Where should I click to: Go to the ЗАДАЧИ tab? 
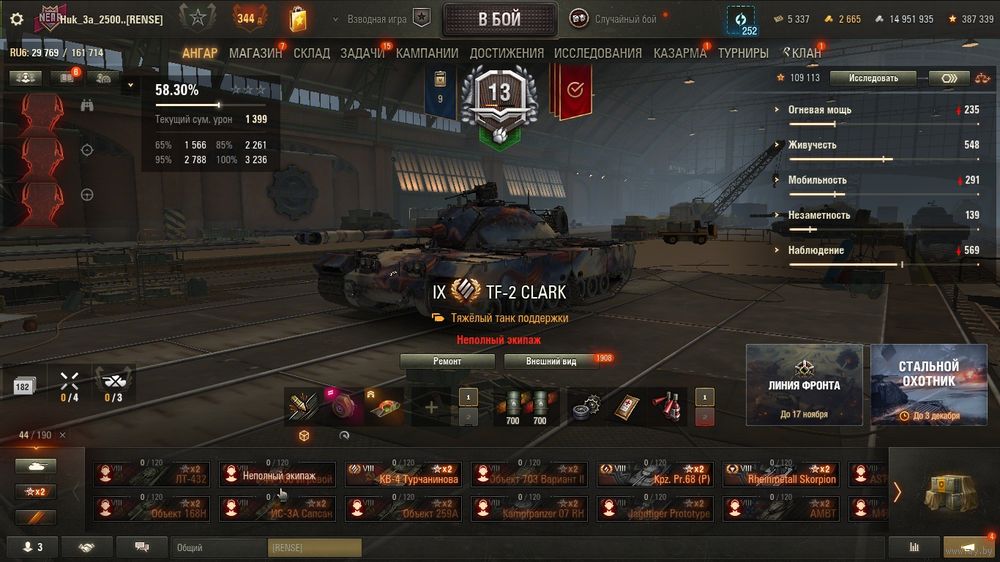[x=362, y=53]
